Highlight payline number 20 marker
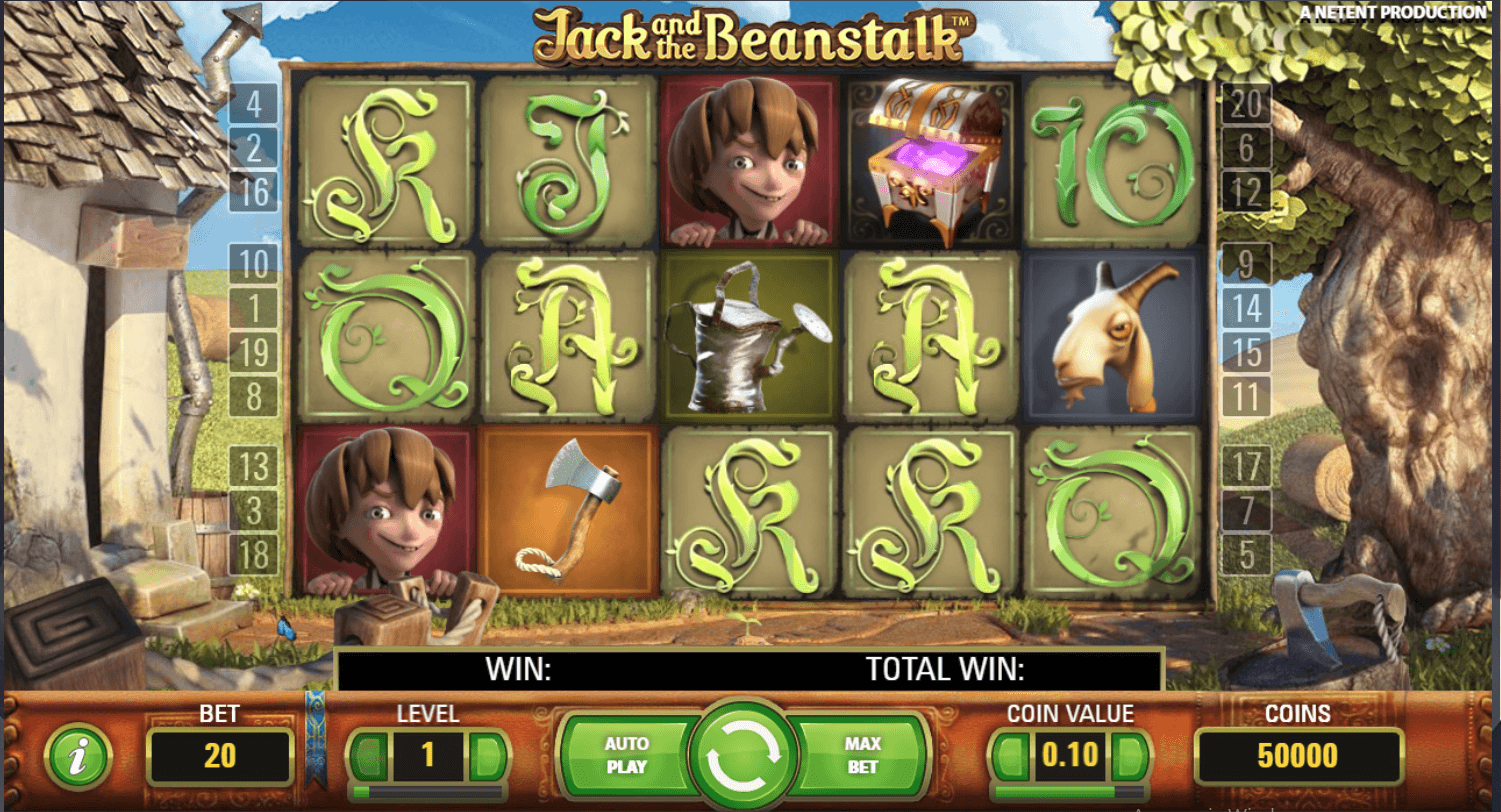This screenshot has height=812, width=1501. (1246, 103)
